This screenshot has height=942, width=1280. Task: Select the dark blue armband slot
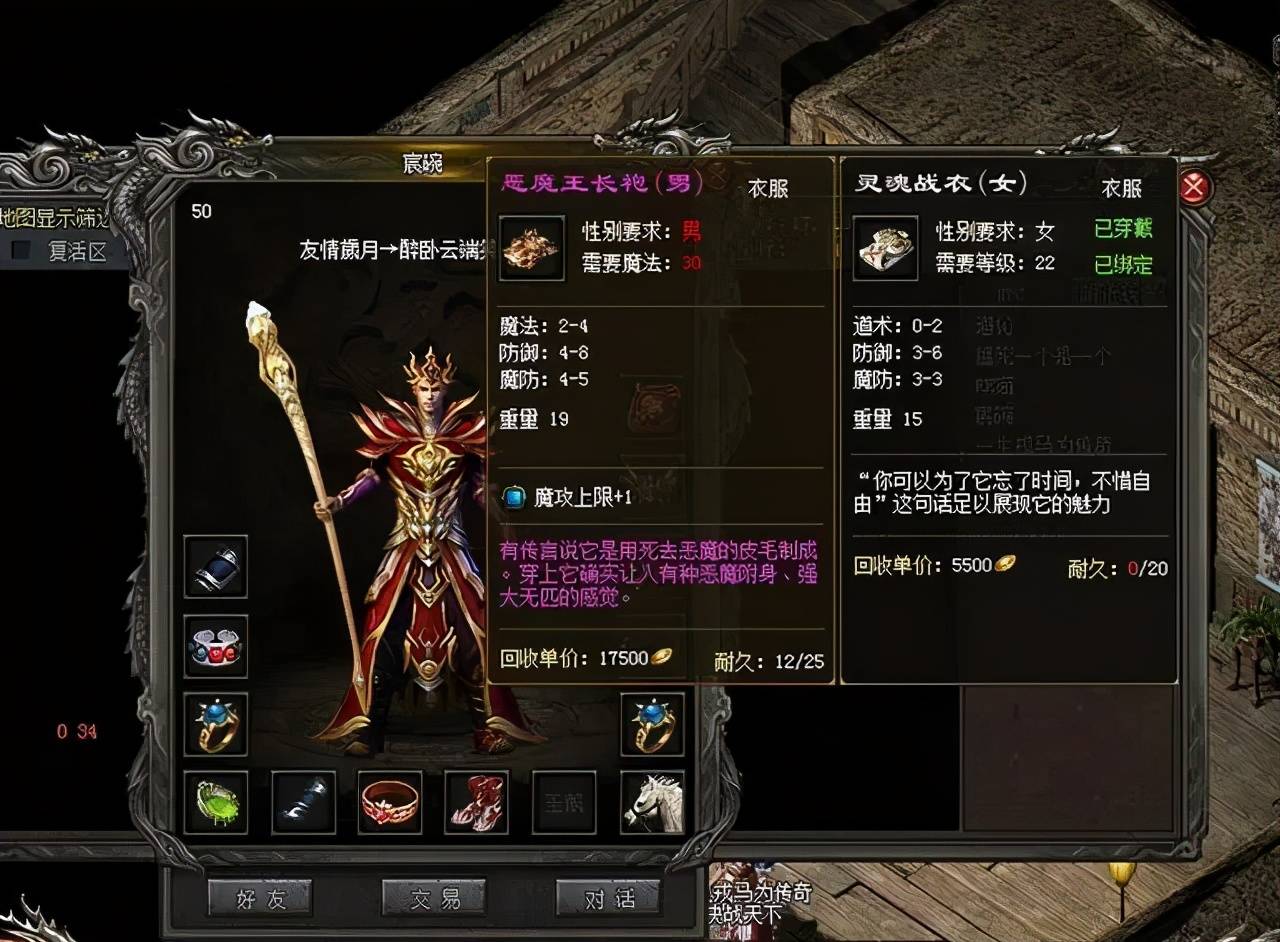(x=216, y=567)
